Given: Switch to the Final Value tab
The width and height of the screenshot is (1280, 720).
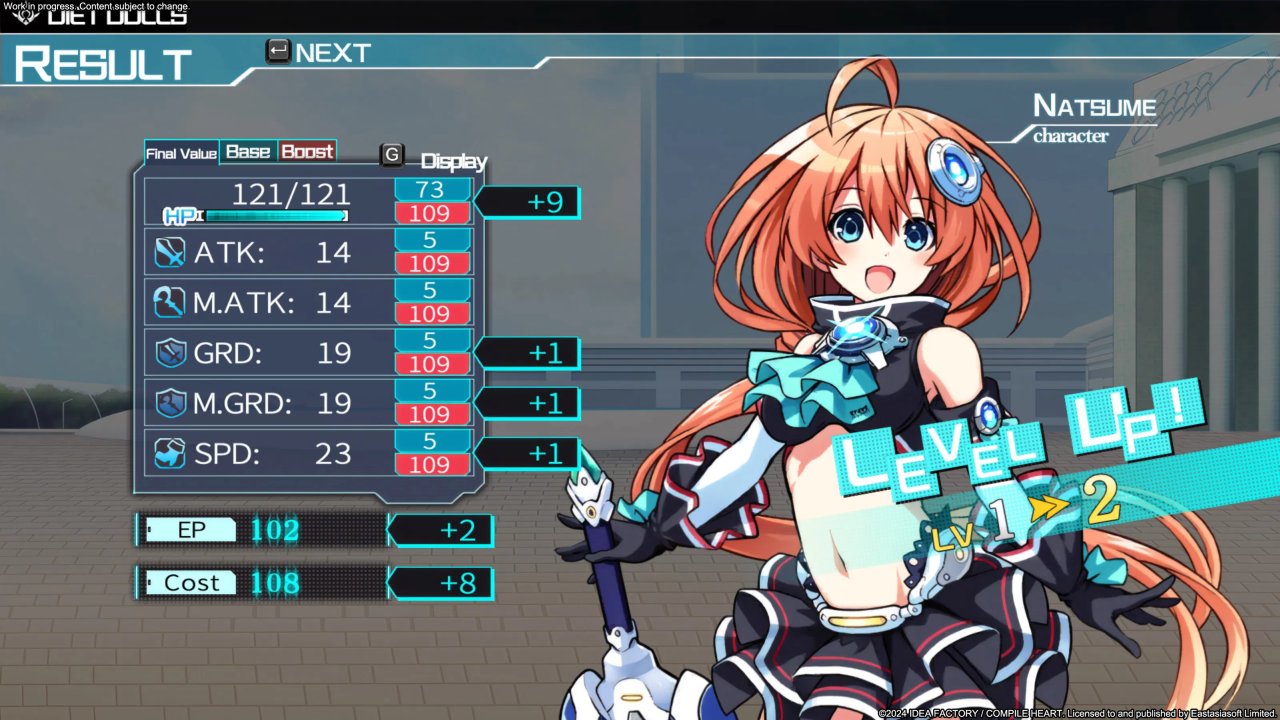Looking at the screenshot, I should pyautogui.click(x=181, y=153).
